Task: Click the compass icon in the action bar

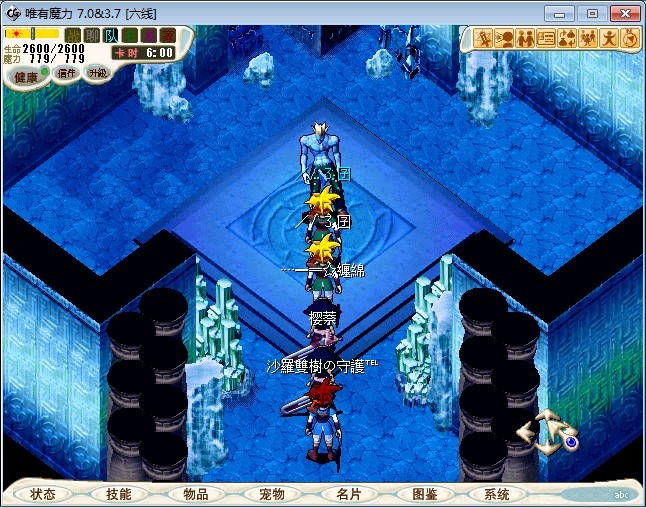Action: coord(630,38)
